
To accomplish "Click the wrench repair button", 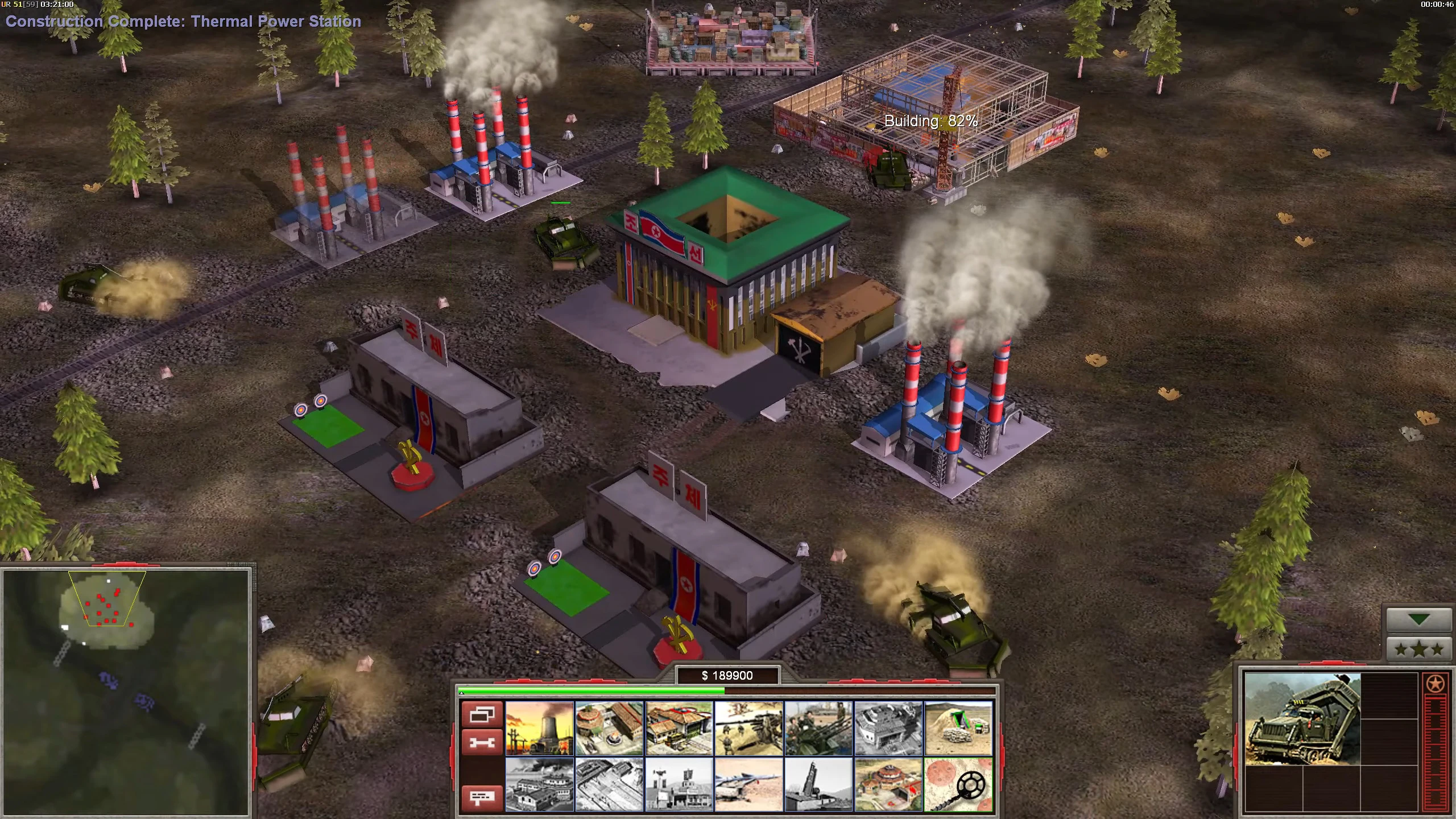I will (x=482, y=742).
